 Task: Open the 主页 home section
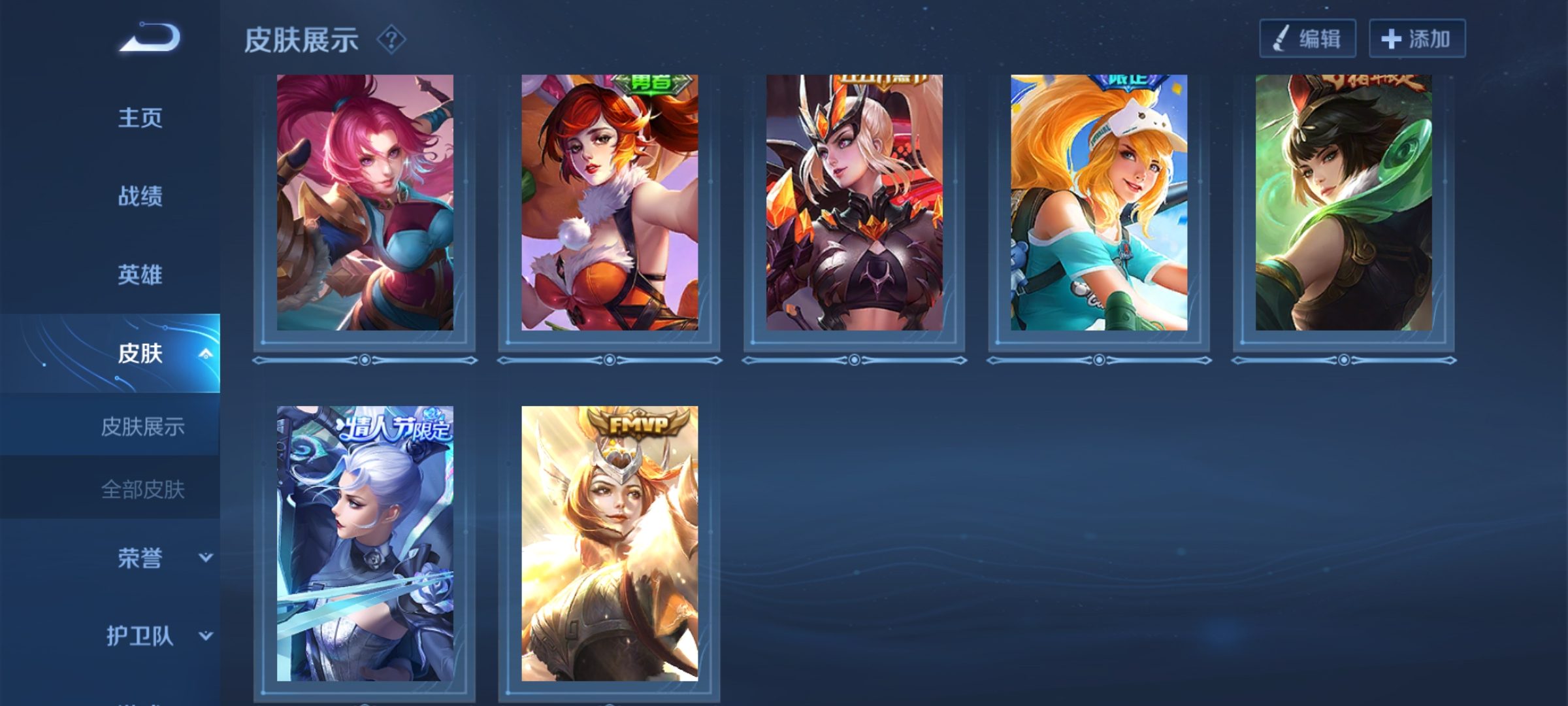click(140, 118)
